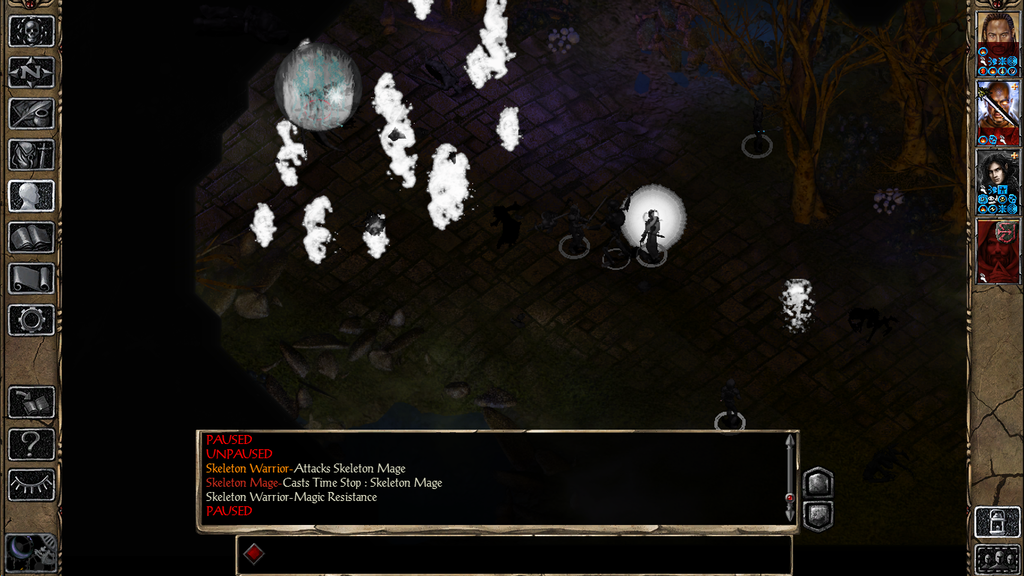1024x576 pixels.
Task: Open the area map with the compass icon
Action: 31,72
